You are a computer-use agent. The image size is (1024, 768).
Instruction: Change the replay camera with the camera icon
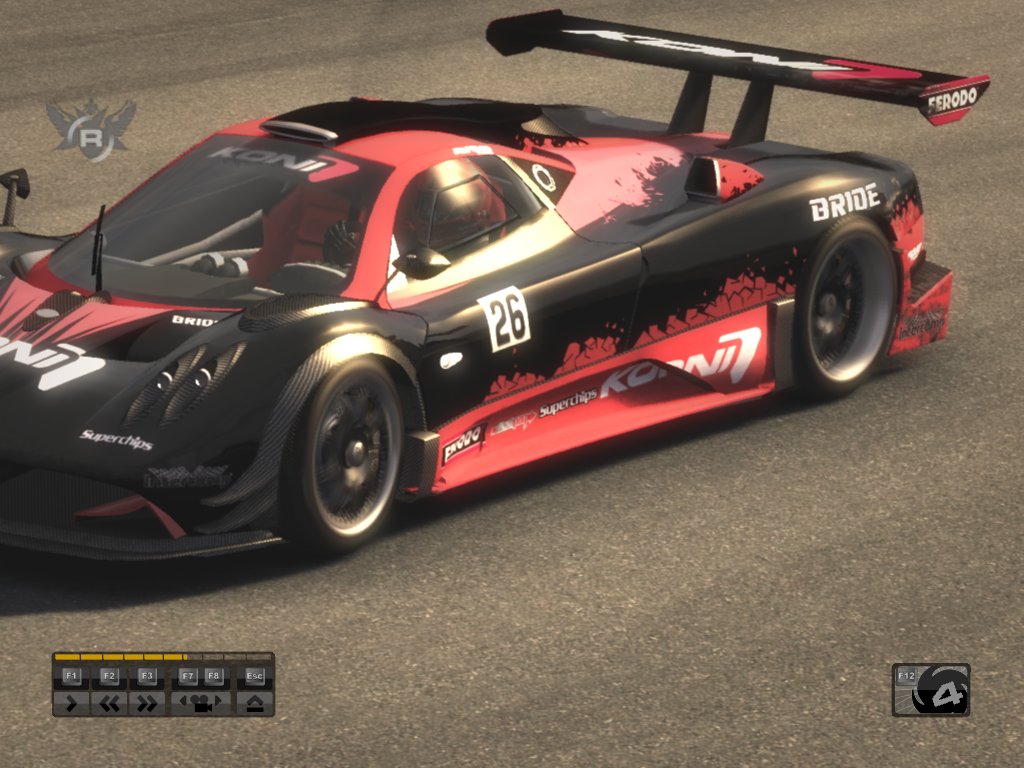coord(200,703)
